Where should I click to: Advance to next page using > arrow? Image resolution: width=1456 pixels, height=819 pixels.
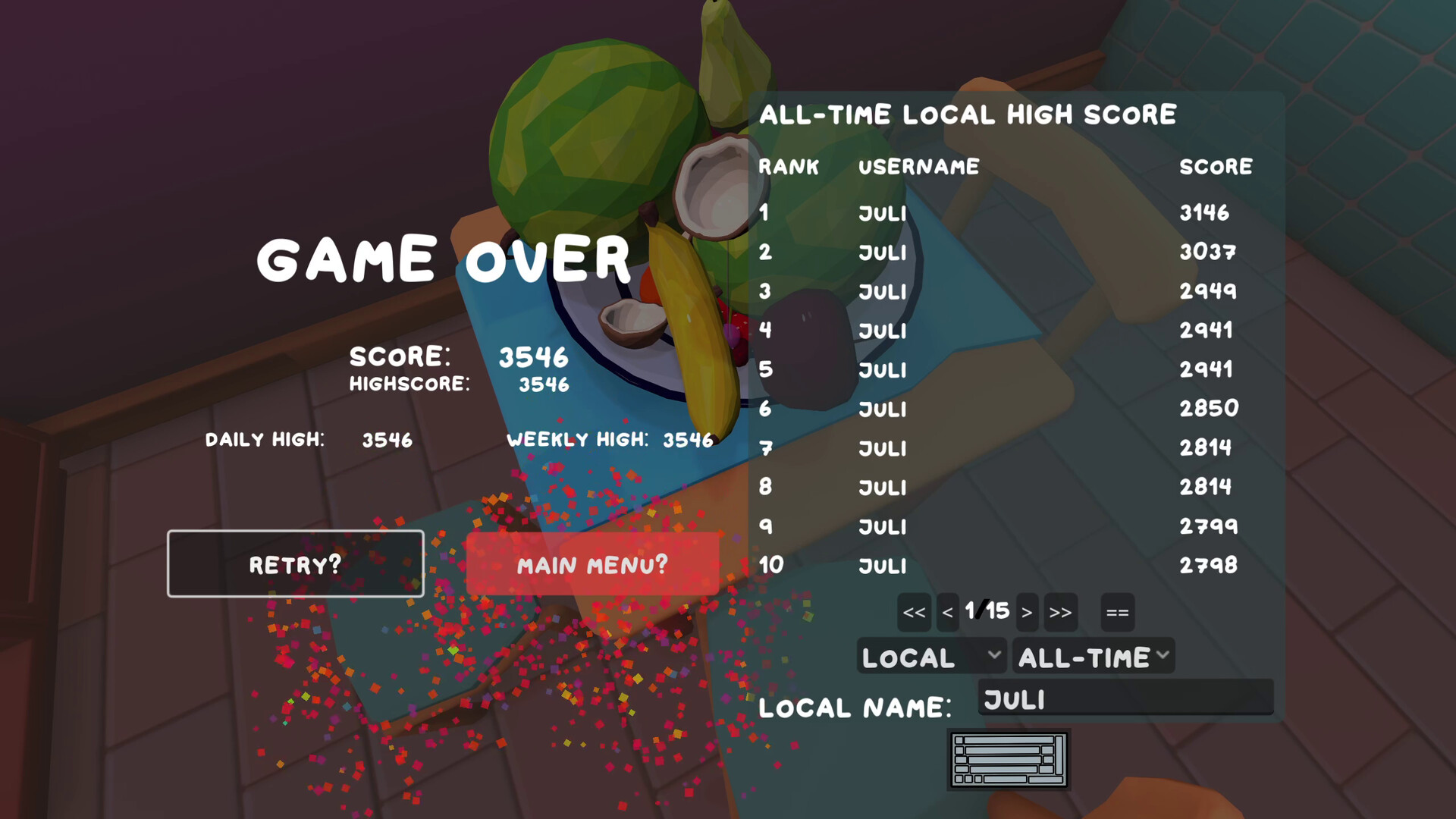coord(1028,612)
